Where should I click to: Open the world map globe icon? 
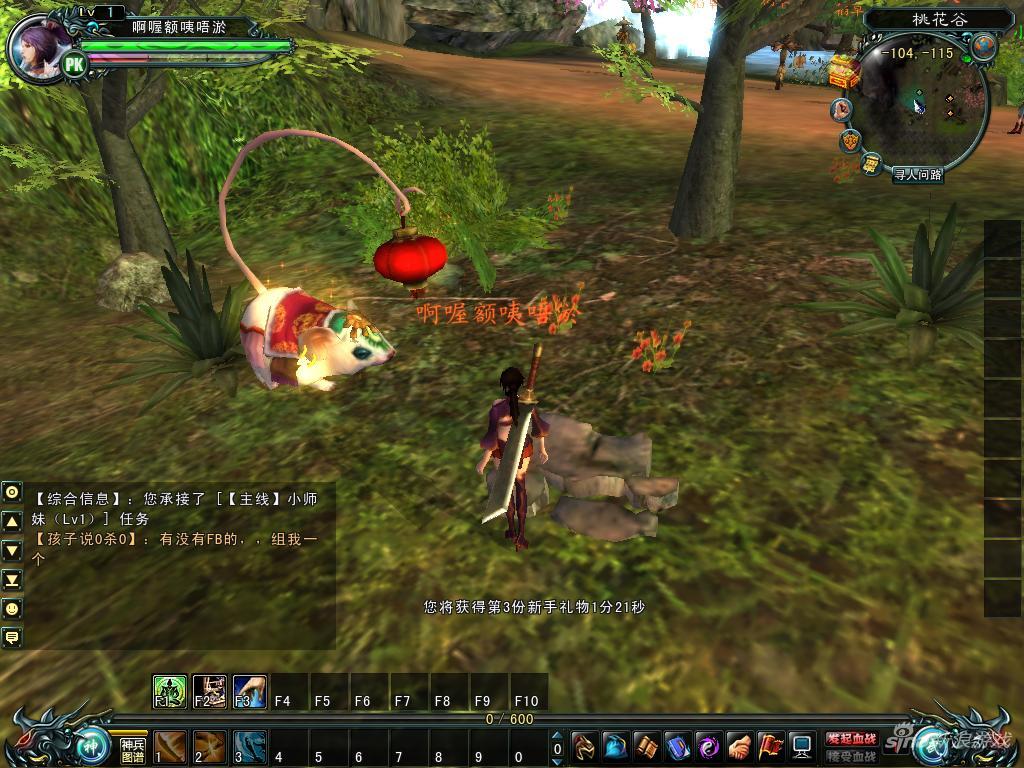(984, 45)
